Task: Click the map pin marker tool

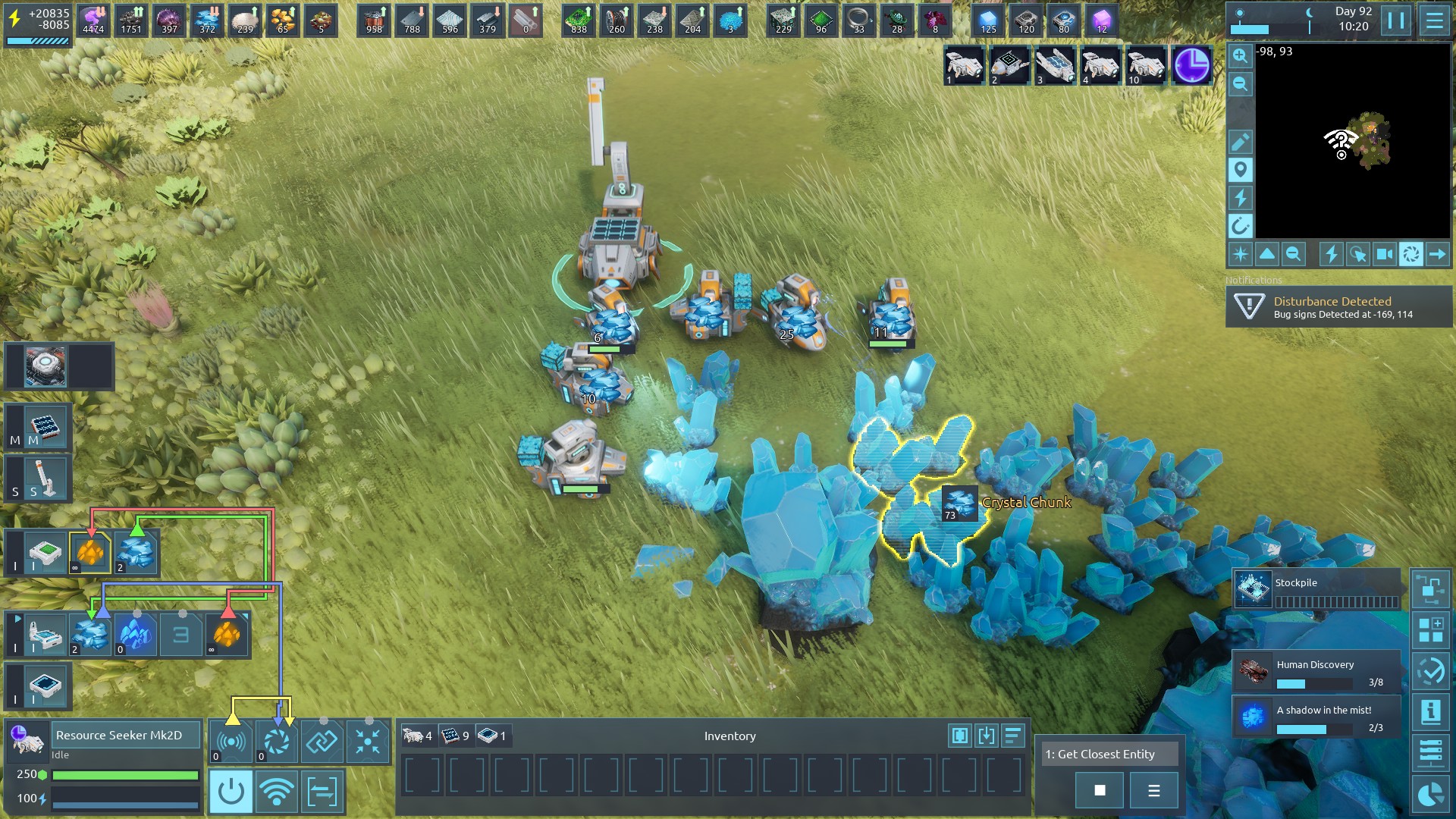Action: point(1241,170)
